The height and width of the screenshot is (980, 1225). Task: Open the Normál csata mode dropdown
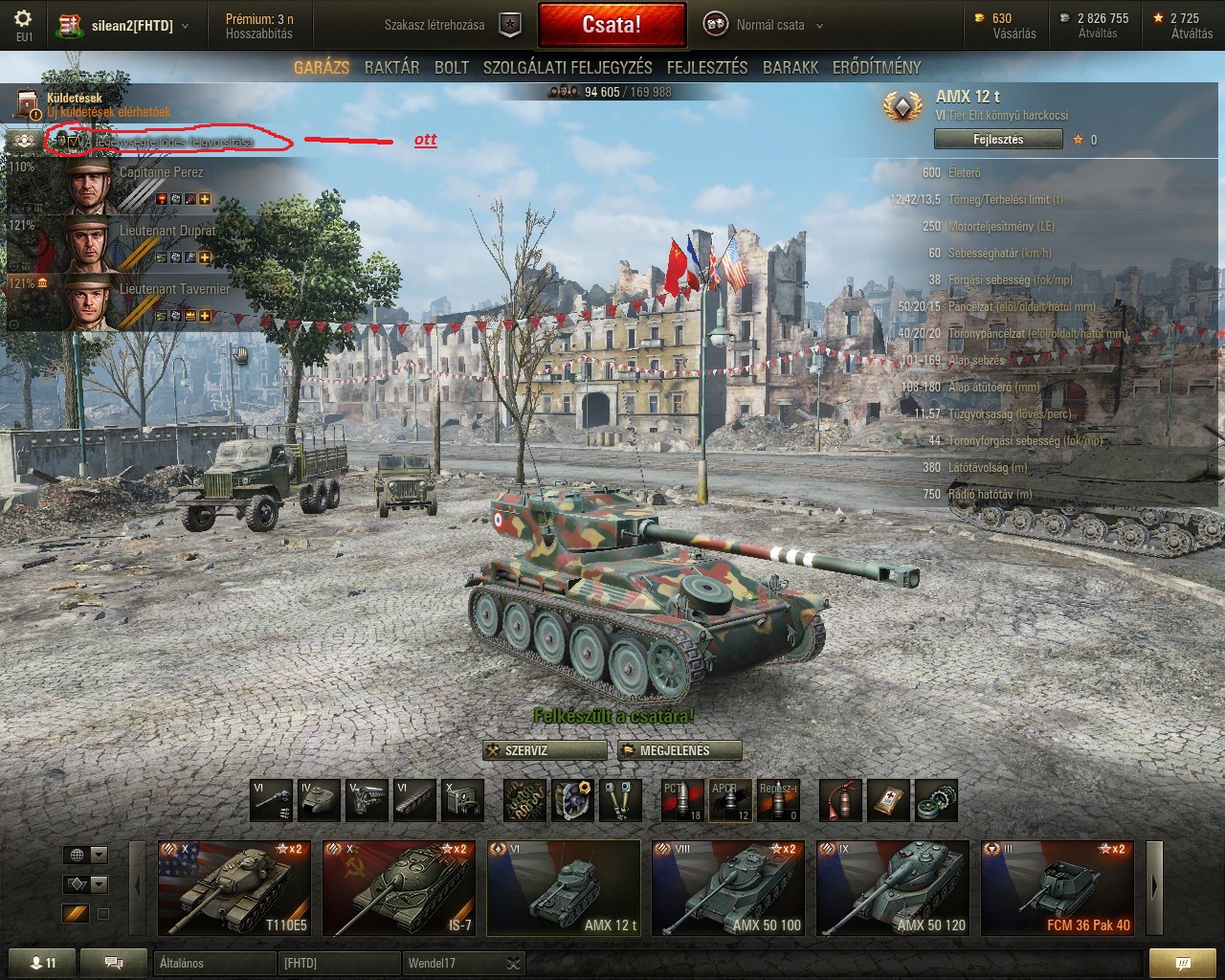764,25
